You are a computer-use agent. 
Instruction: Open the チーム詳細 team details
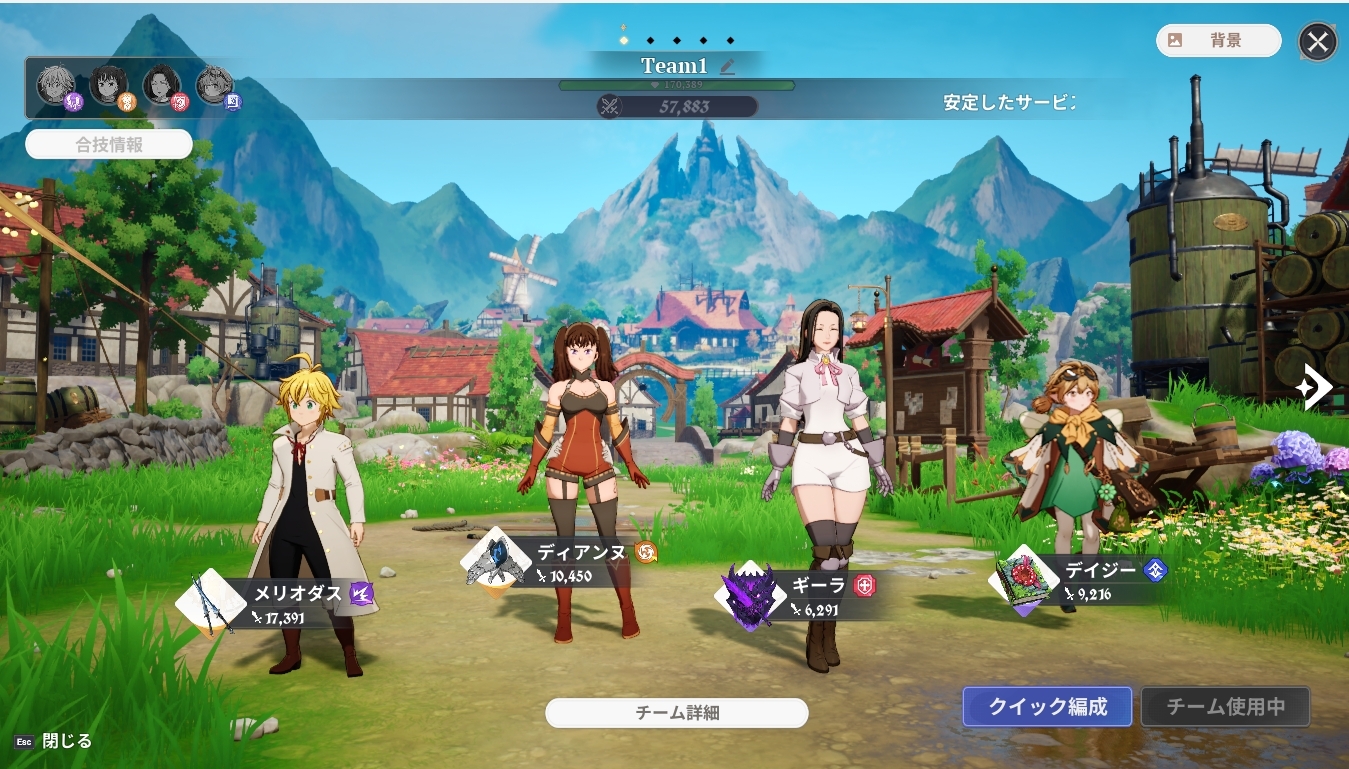click(676, 713)
